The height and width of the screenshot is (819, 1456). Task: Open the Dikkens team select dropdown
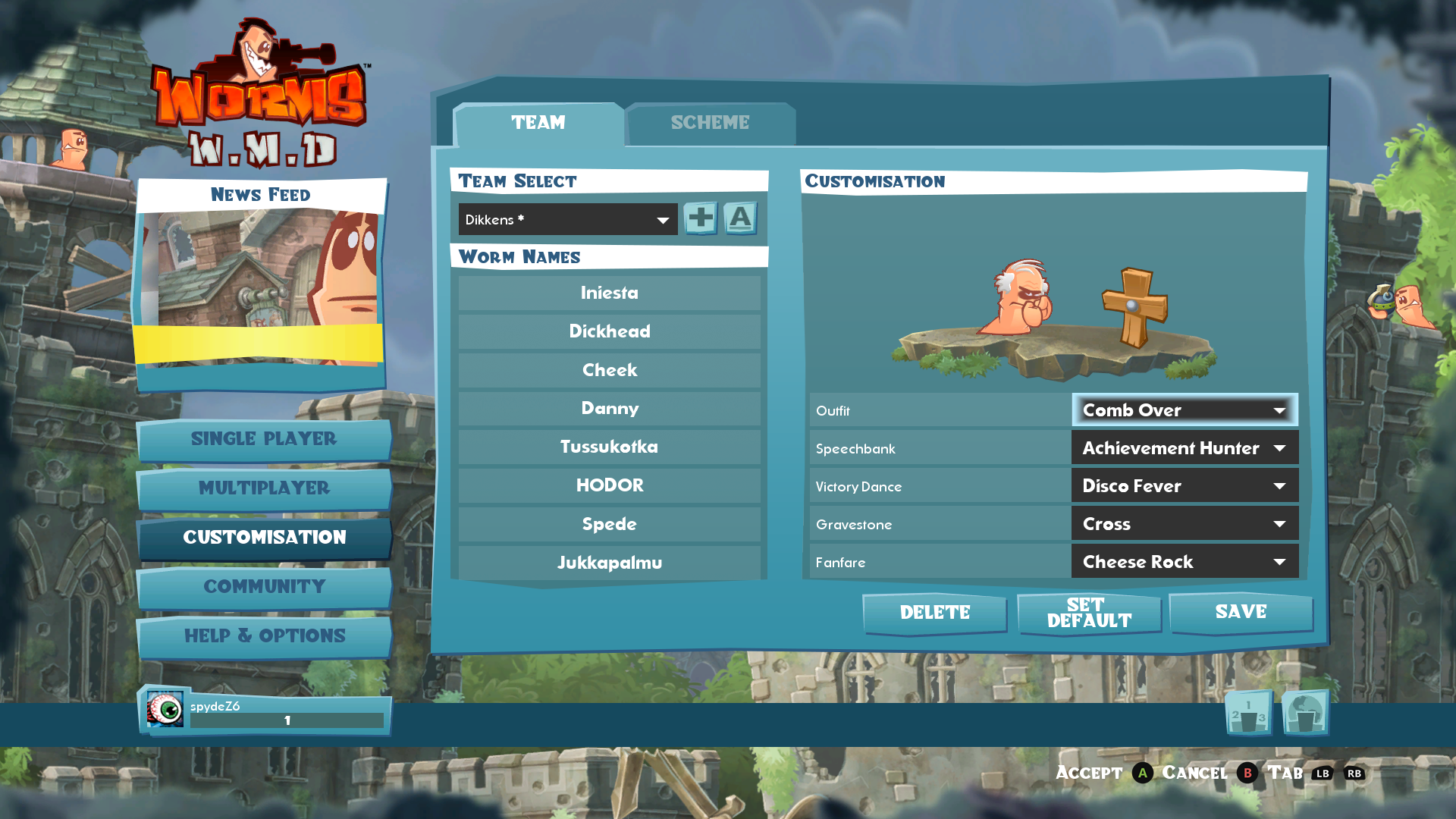tap(568, 220)
